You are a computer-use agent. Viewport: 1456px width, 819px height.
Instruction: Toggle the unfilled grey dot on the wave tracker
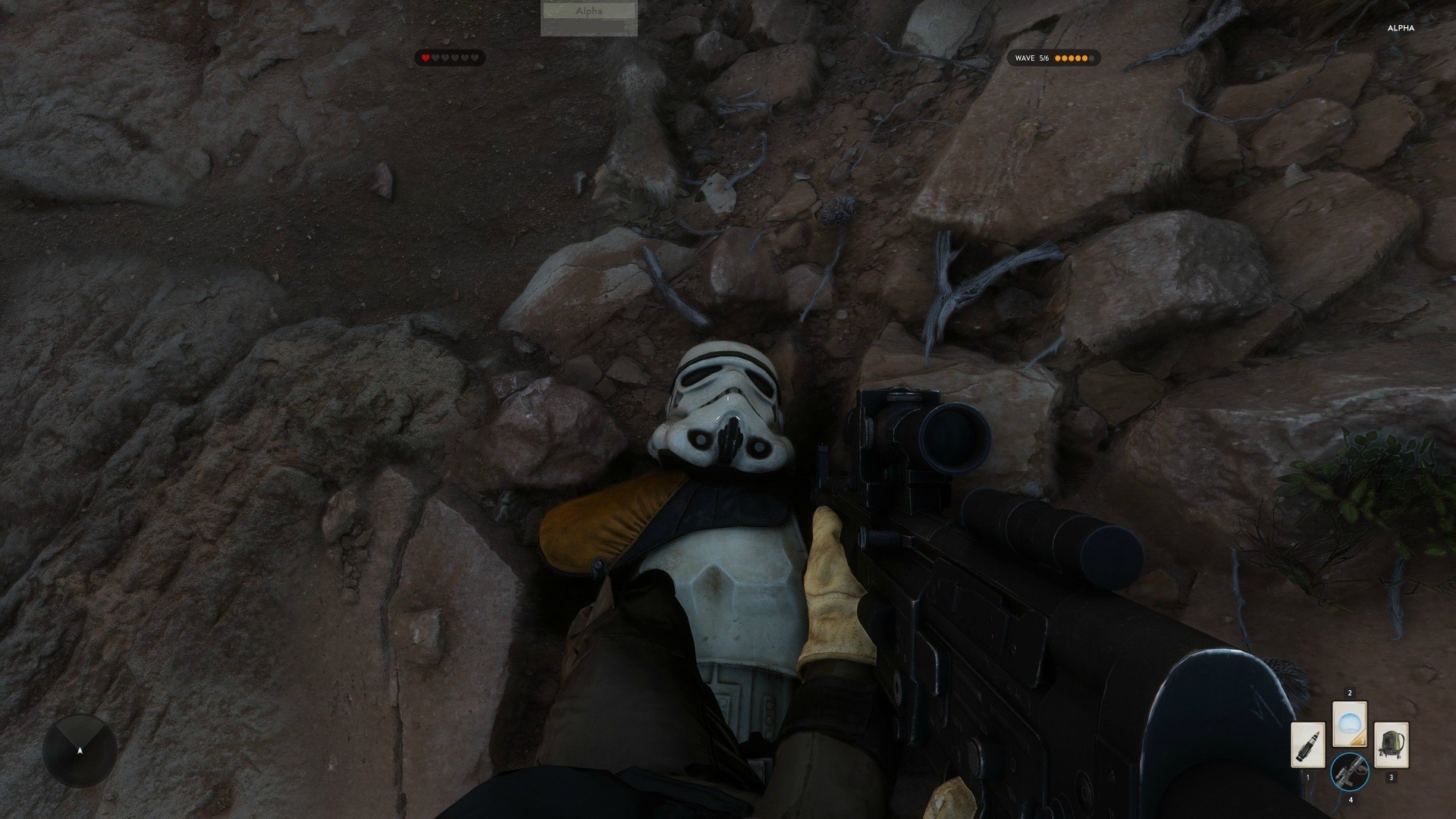[x=1091, y=58]
